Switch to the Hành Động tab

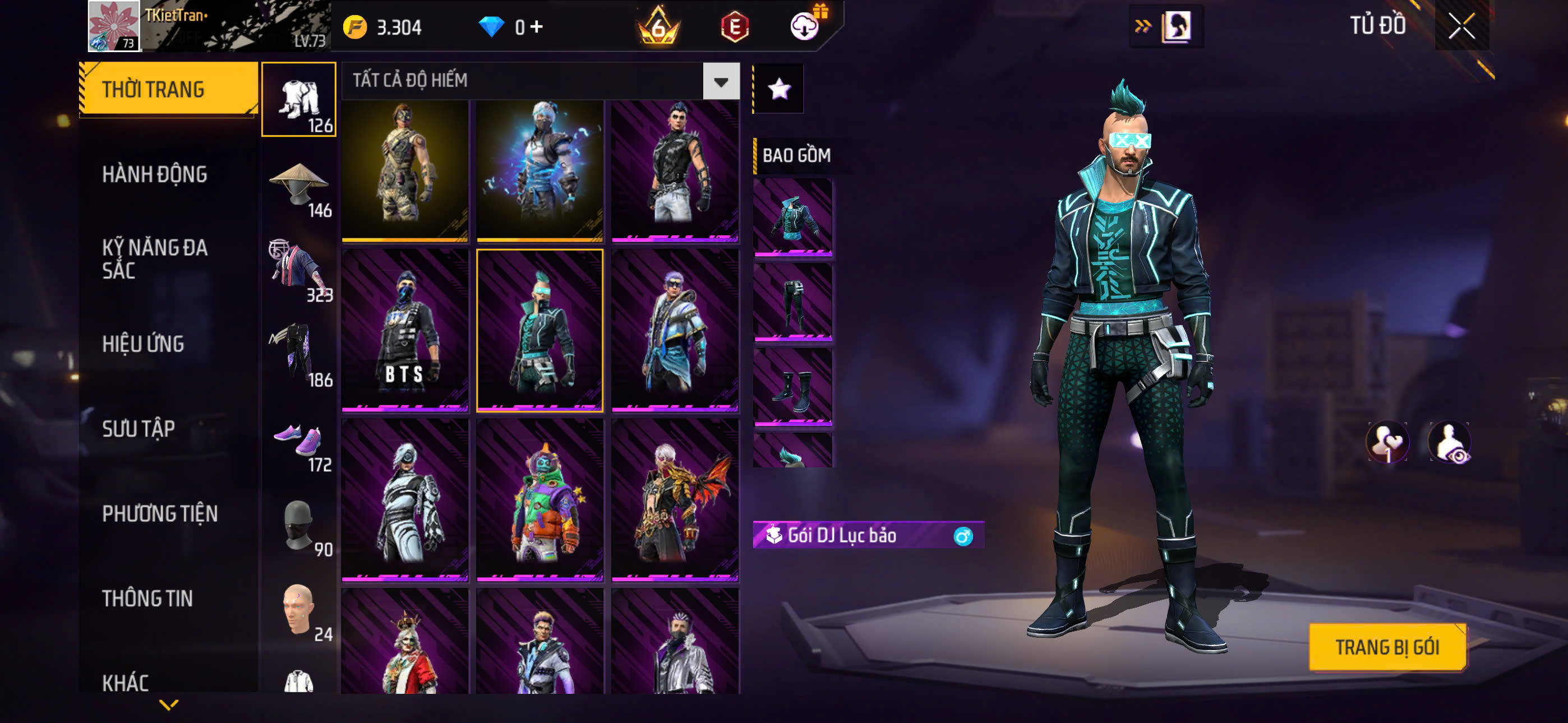click(x=155, y=175)
